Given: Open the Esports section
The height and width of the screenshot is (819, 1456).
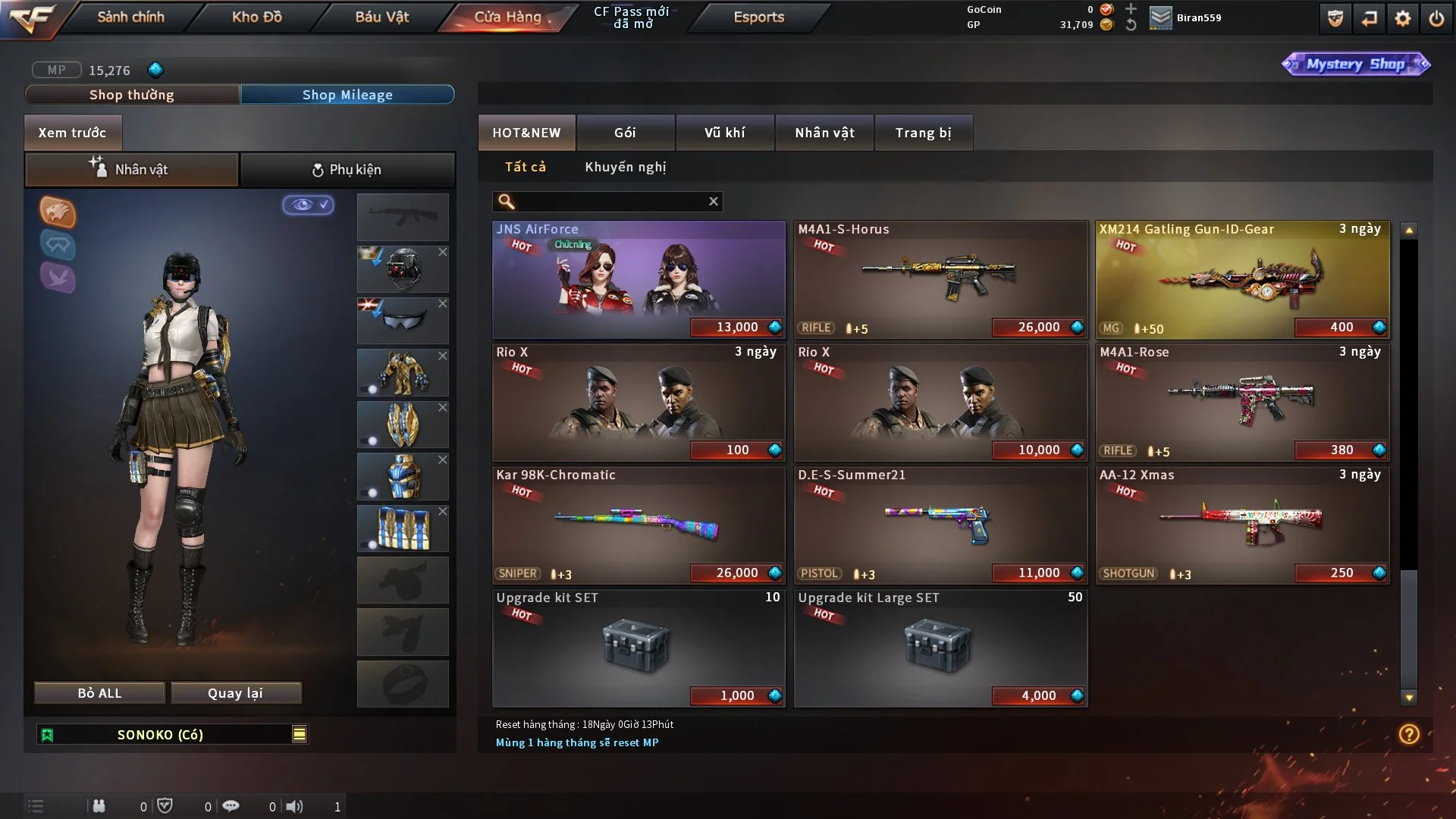Looking at the screenshot, I should pyautogui.click(x=758, y=17).
